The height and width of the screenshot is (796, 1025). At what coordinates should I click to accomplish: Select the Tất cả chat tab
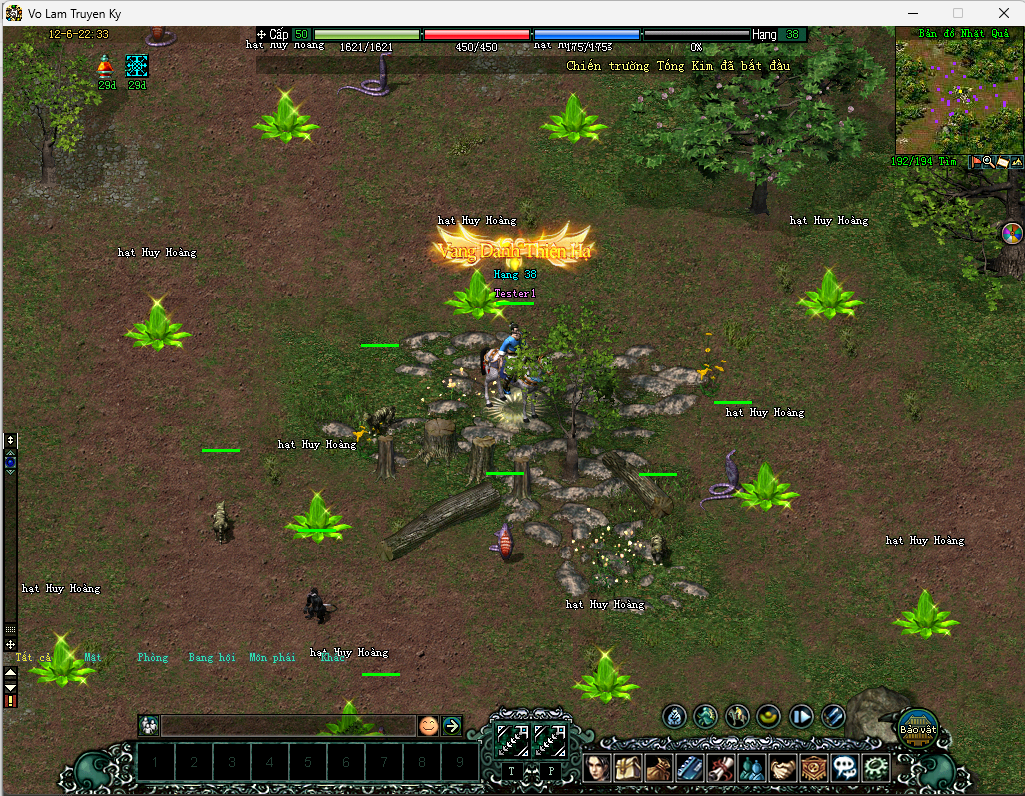[x=33, y=658]
